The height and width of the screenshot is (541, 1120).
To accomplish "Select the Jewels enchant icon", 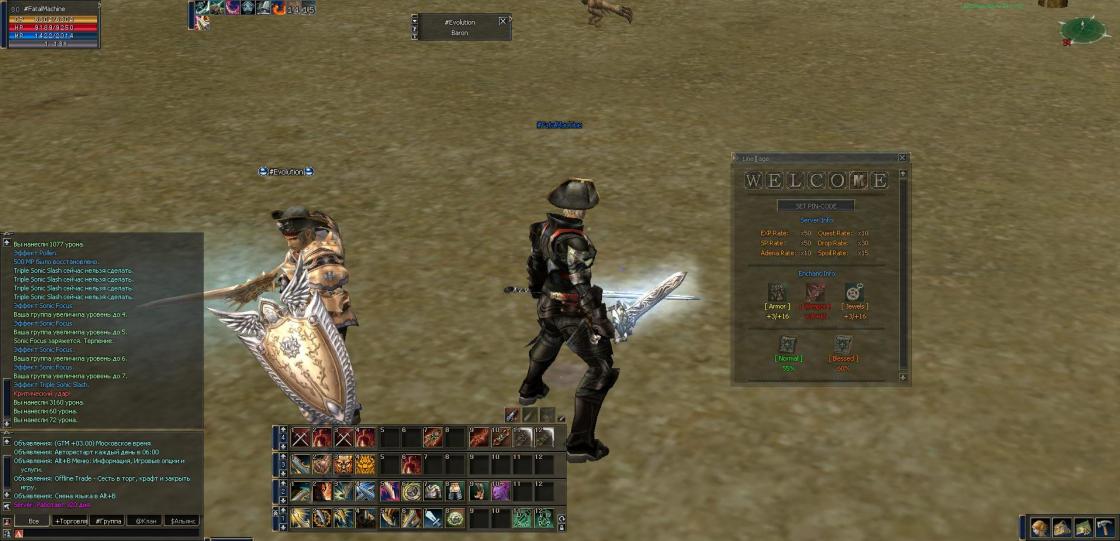I will pos(855,291).
